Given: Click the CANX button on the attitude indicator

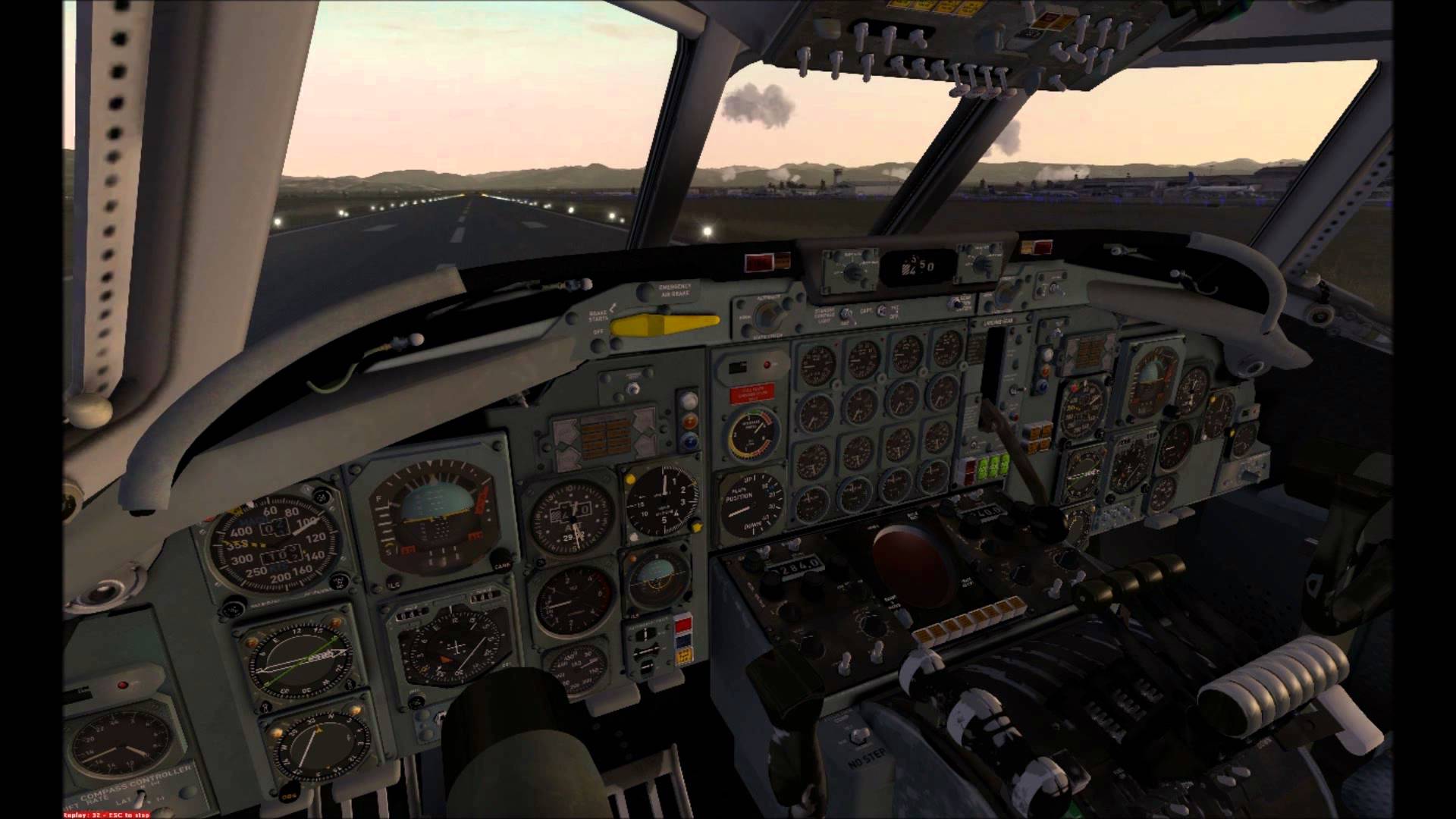Looking at the screenshot, I should (501, 564).
